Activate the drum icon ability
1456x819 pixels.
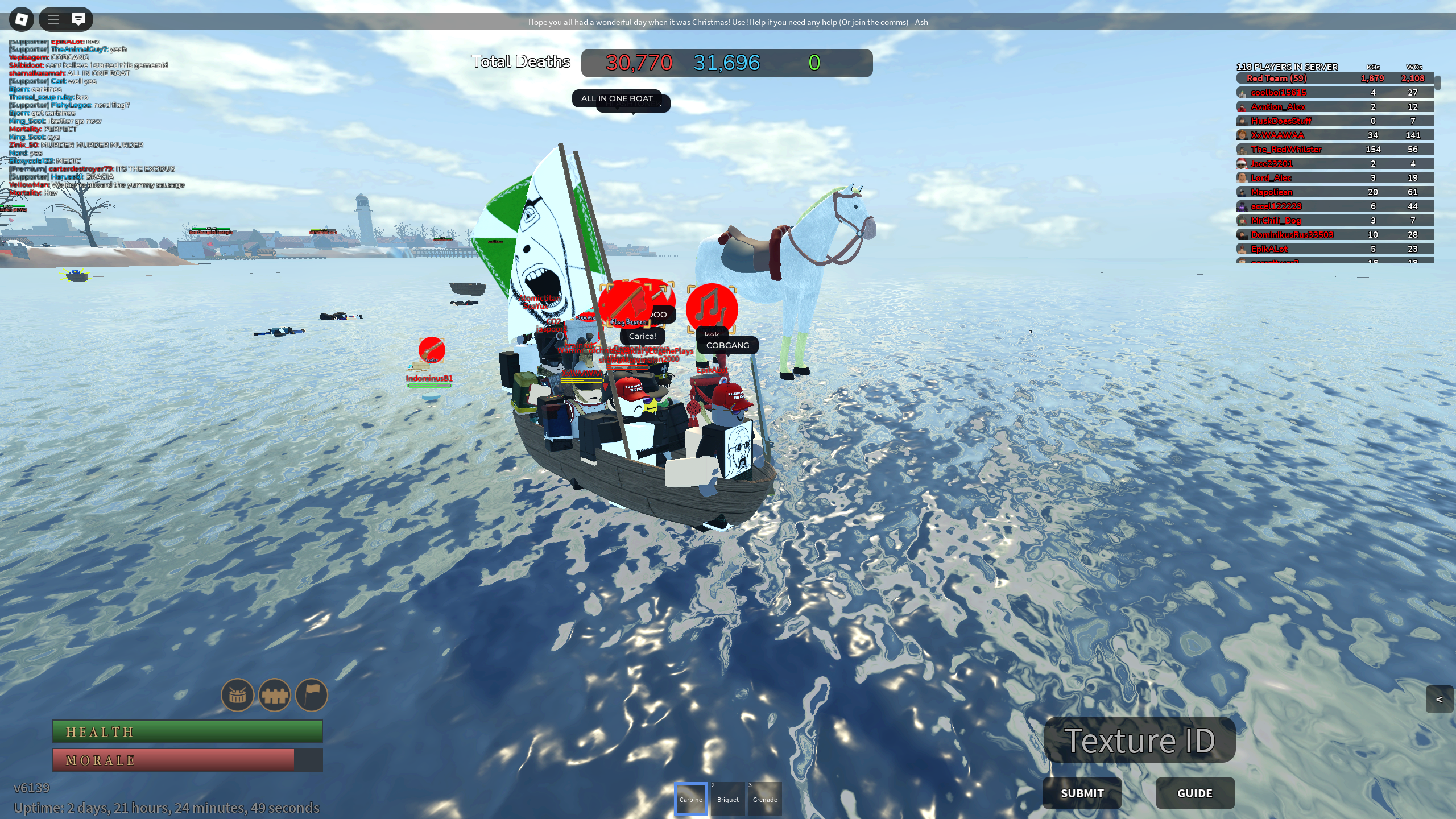237,694
